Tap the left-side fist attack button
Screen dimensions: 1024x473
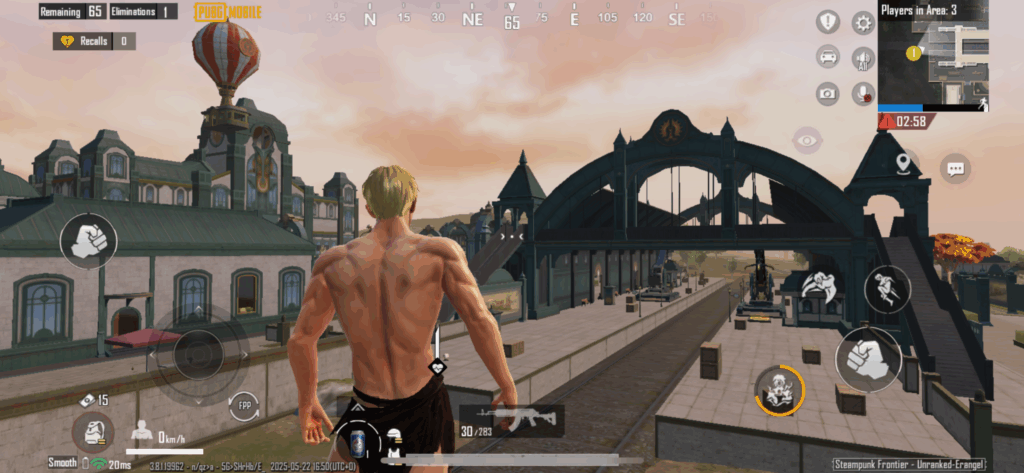point(90,240)
